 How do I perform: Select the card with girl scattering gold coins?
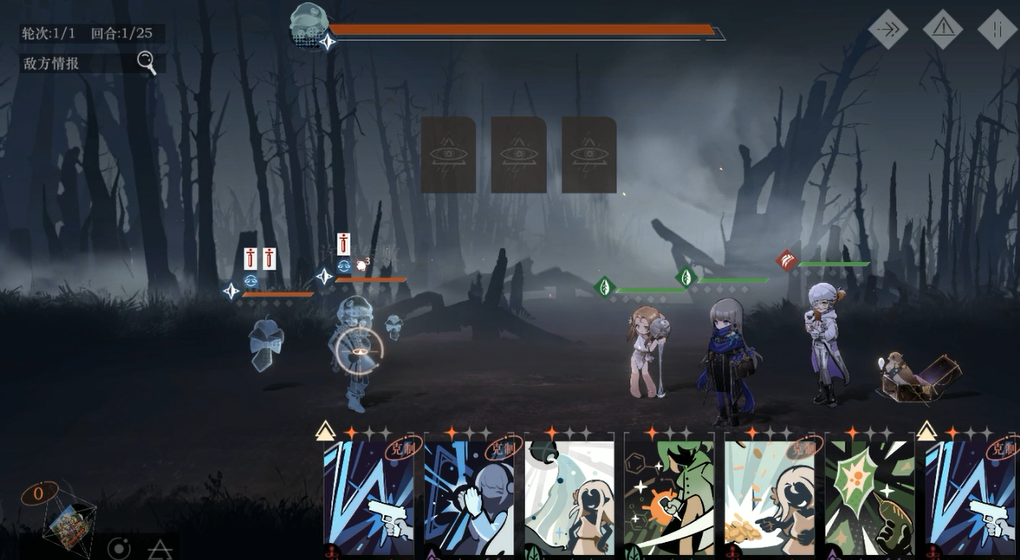click(x=769, y=497)
